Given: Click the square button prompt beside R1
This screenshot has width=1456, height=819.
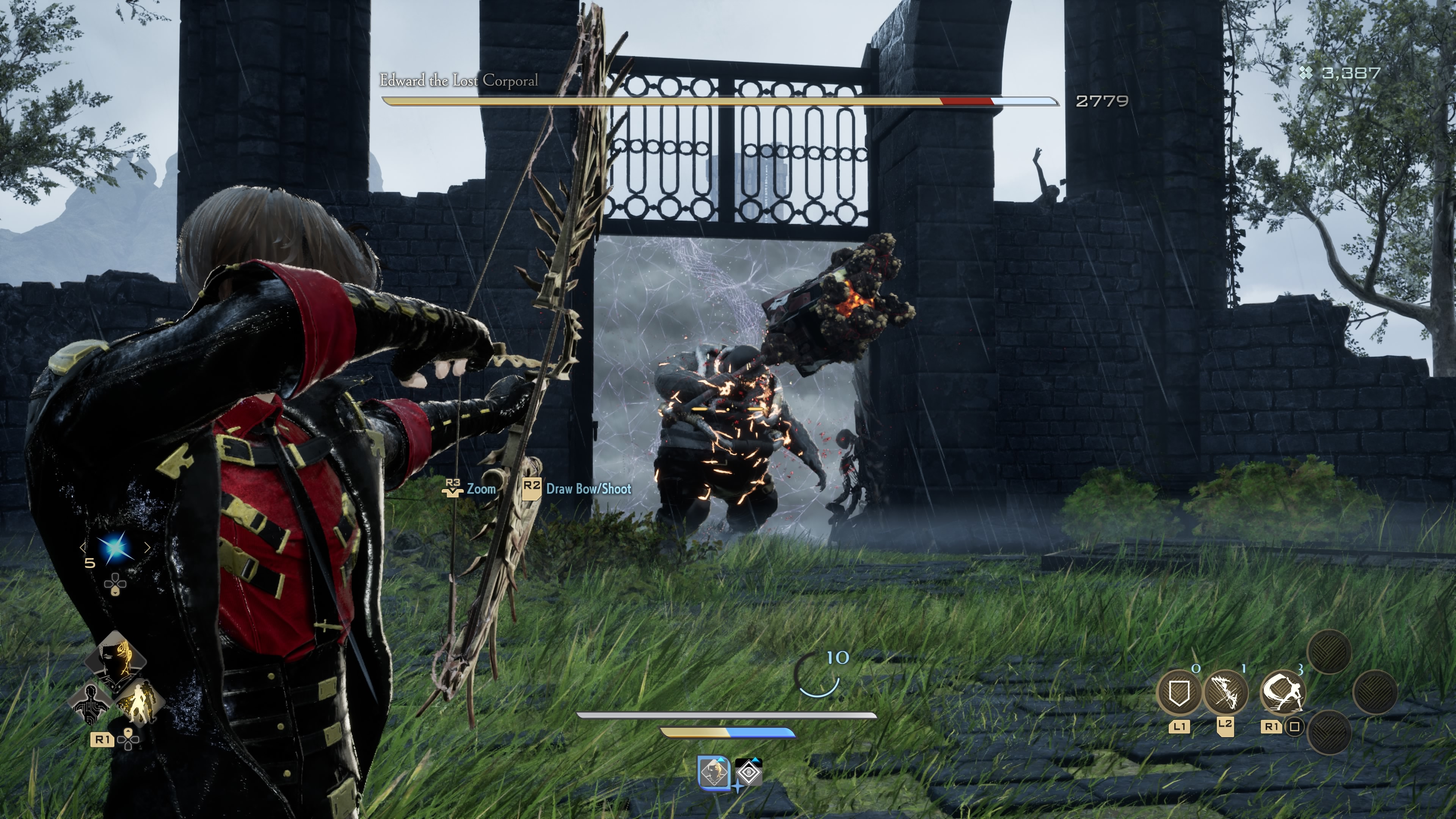Looking at the screenshot, I should [x=1294, y=726].
